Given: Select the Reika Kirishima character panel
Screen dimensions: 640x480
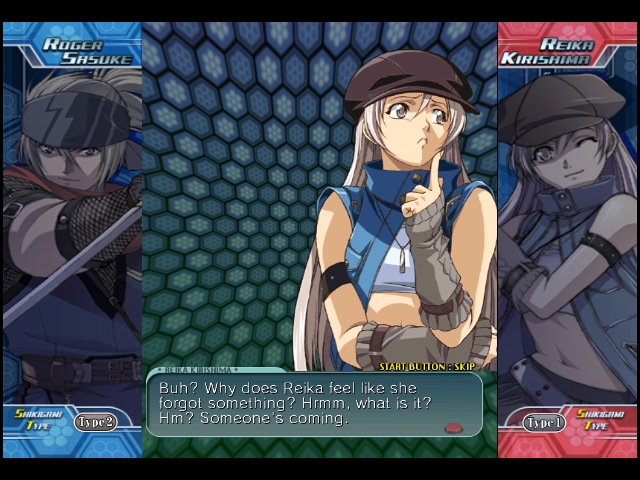Looking at the screenshot, I should (x=567, y=230).
